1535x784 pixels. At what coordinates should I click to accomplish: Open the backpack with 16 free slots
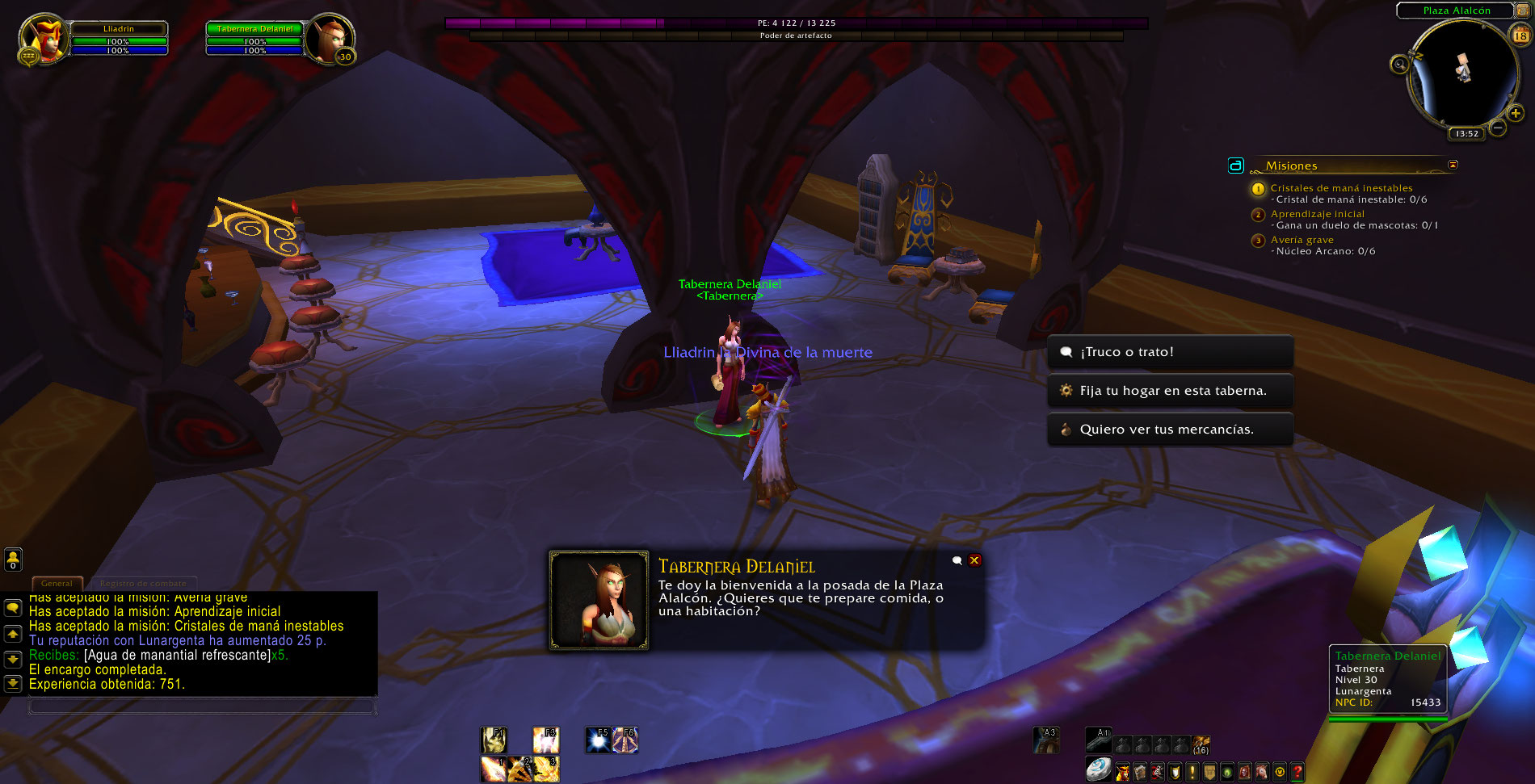[1201, 744]
